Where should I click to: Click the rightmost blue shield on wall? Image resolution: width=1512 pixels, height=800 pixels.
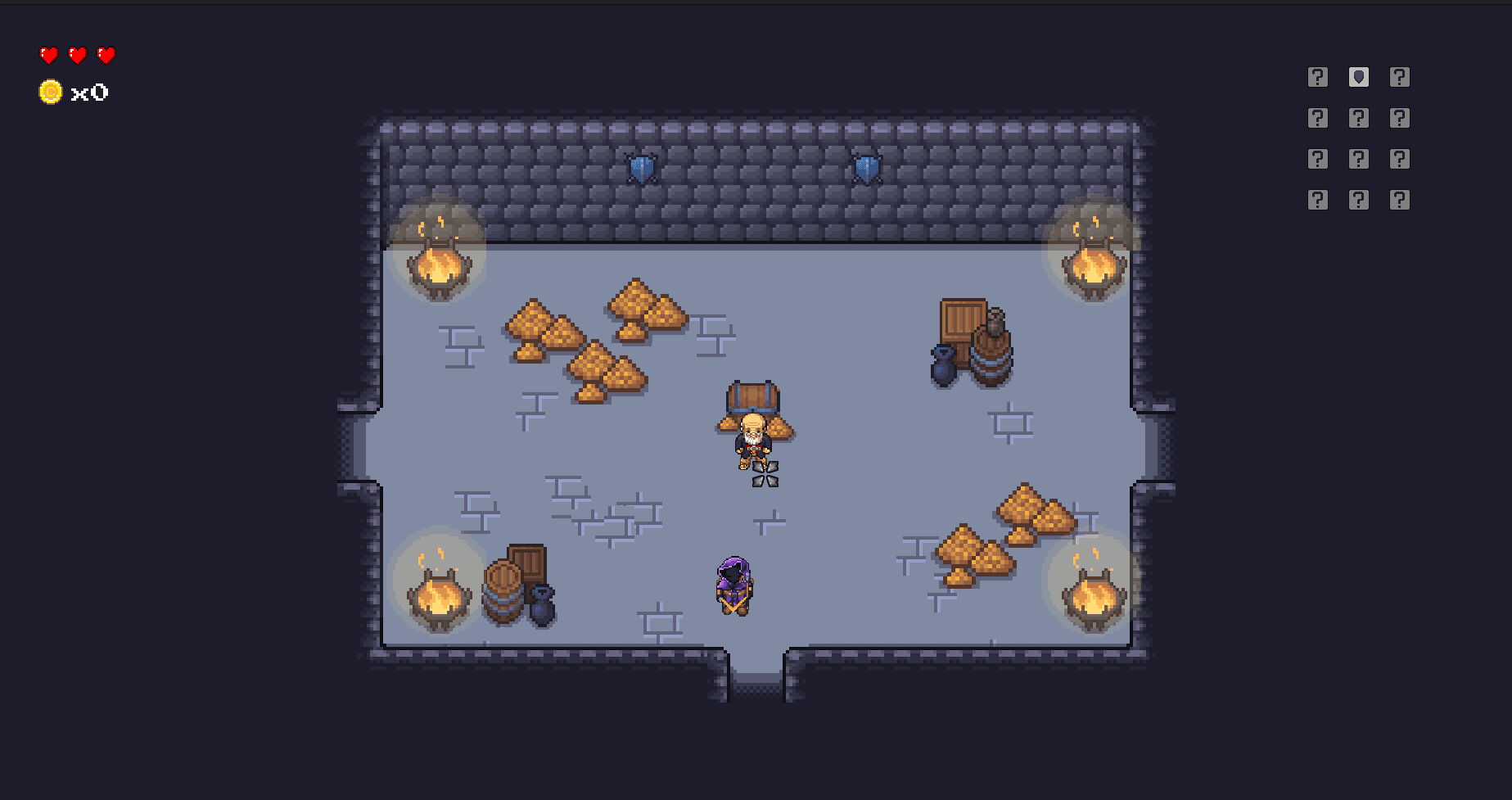coord(865,166)
